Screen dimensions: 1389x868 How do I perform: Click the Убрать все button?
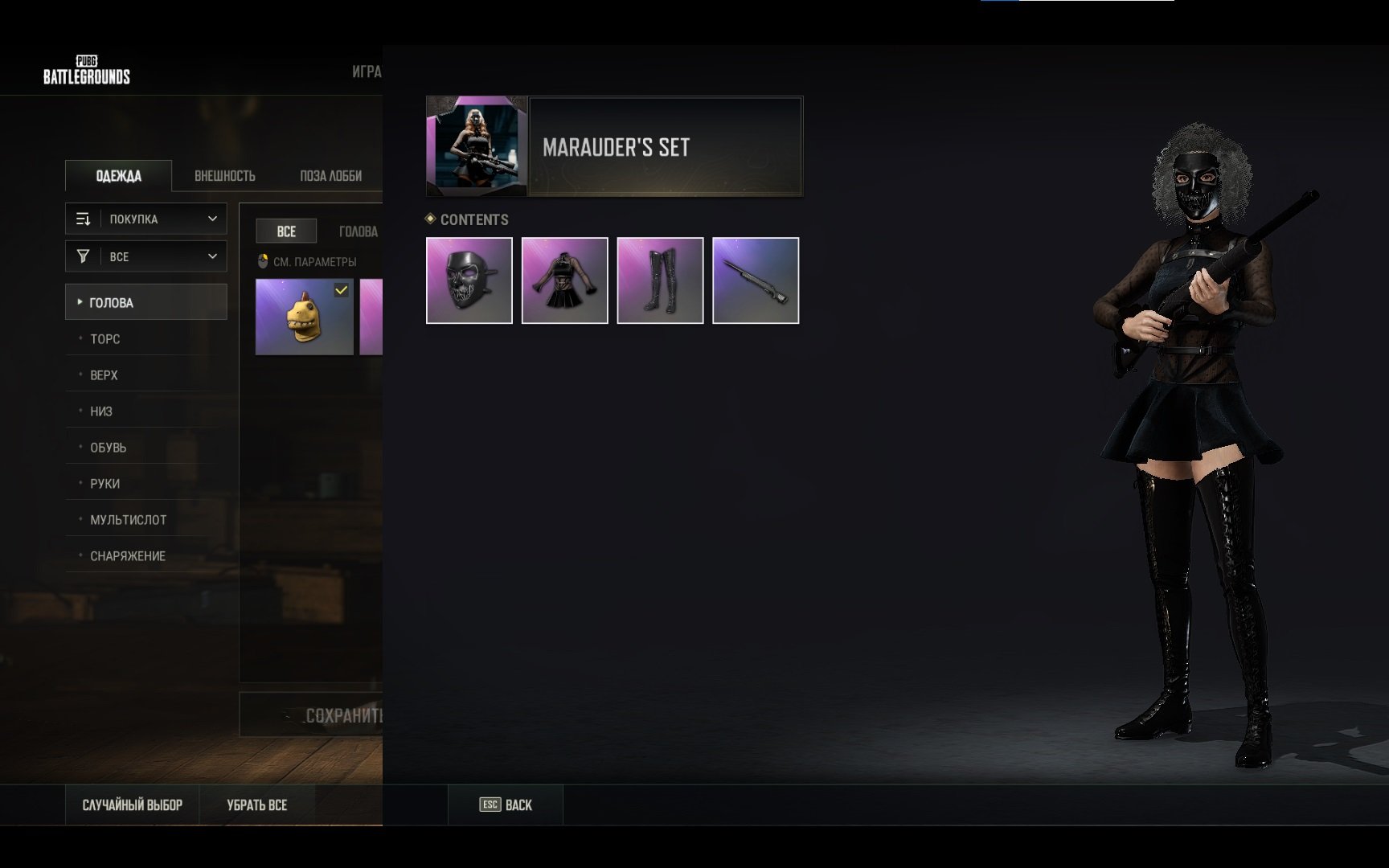[257, 805]
